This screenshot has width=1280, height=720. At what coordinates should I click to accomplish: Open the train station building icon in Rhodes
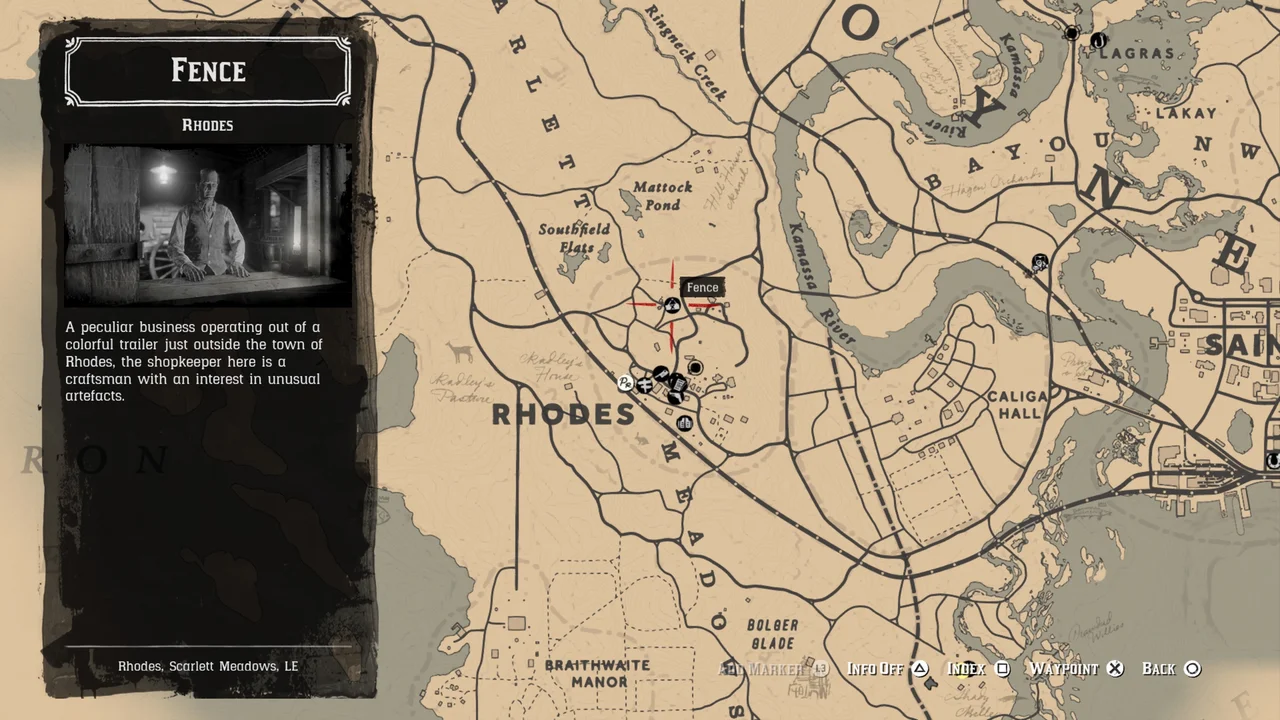[684, 423]
